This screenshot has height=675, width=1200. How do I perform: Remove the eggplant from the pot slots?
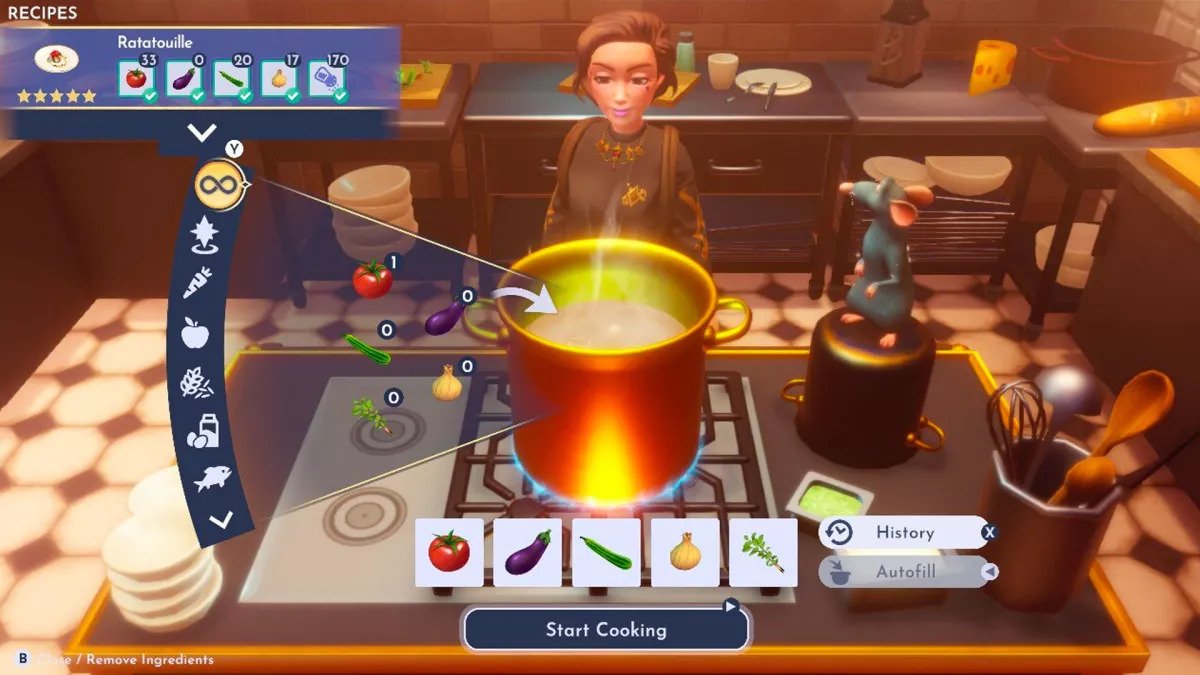click(x=527, y=552)
